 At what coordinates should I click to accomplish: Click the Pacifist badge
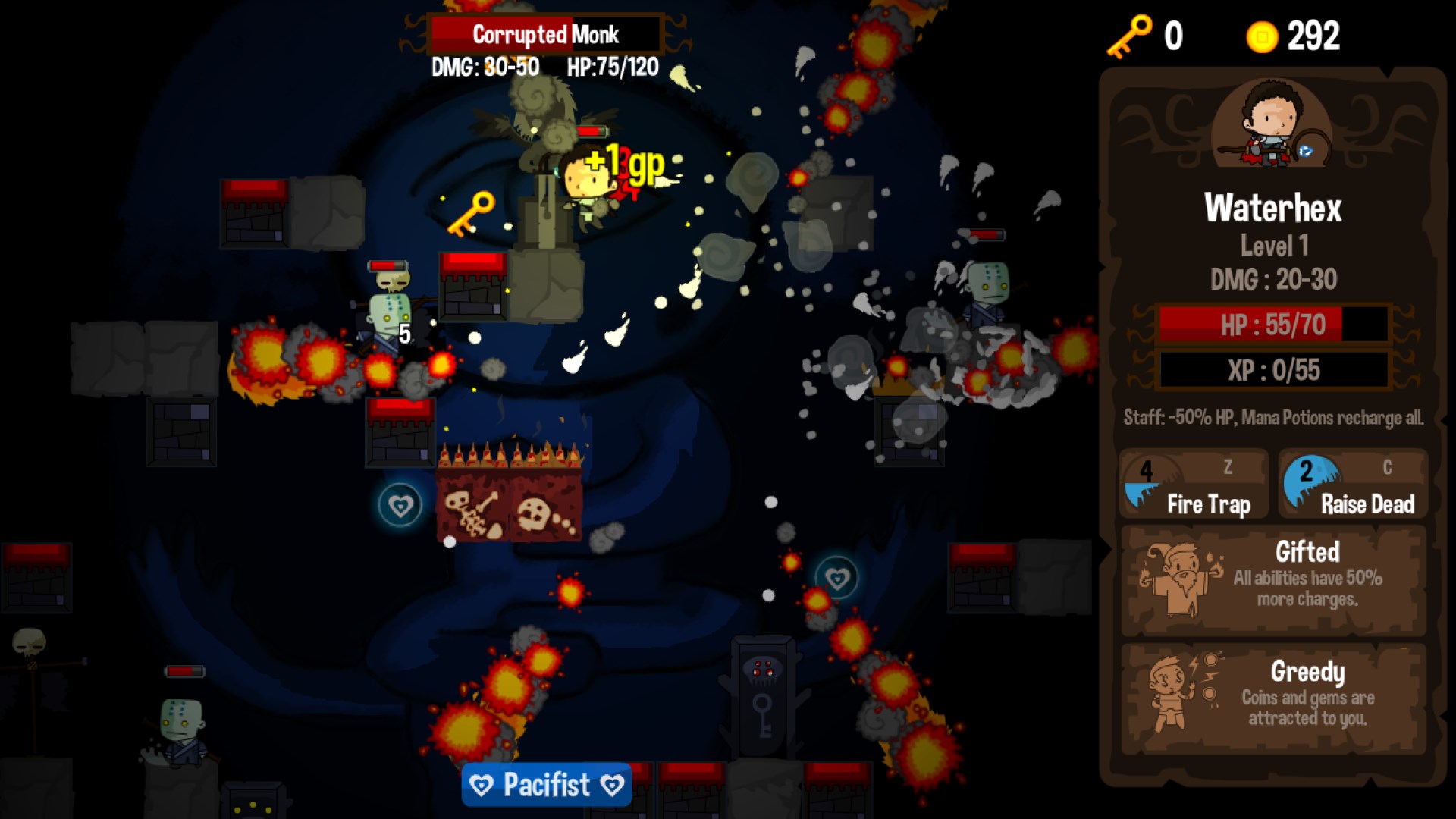point(546,784)
